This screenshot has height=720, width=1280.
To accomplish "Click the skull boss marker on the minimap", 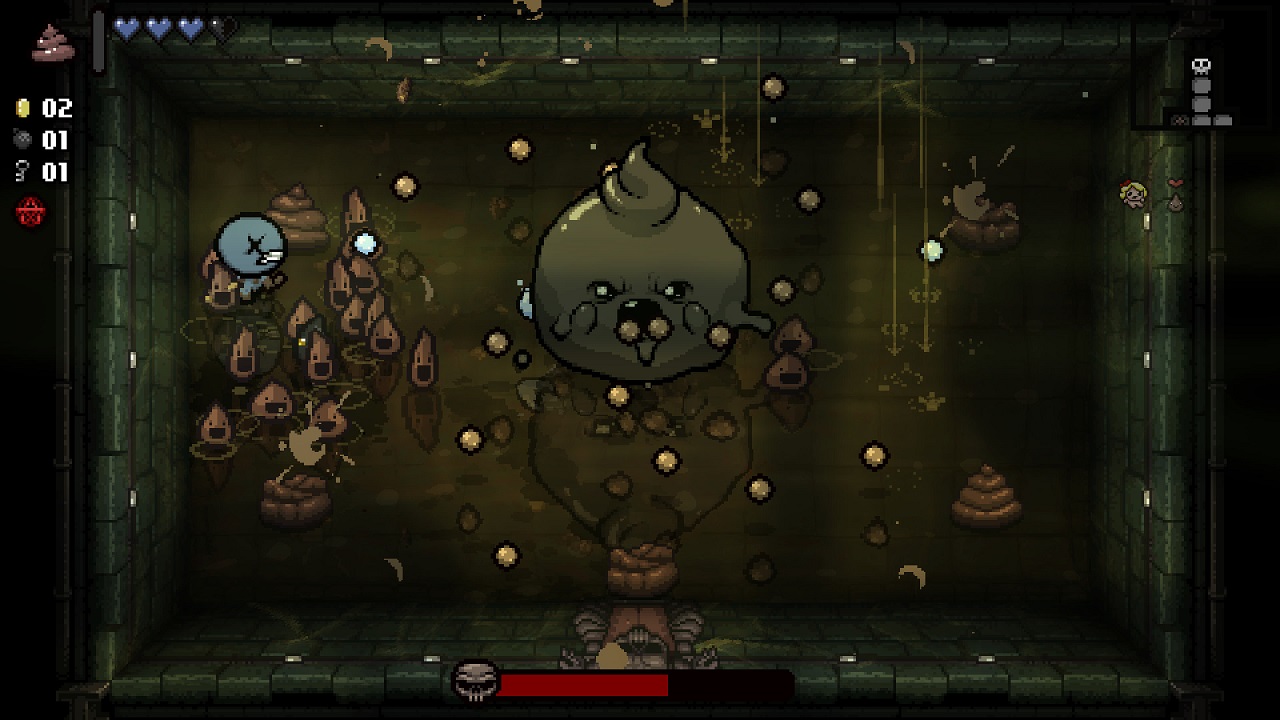I will (1202, 66).
